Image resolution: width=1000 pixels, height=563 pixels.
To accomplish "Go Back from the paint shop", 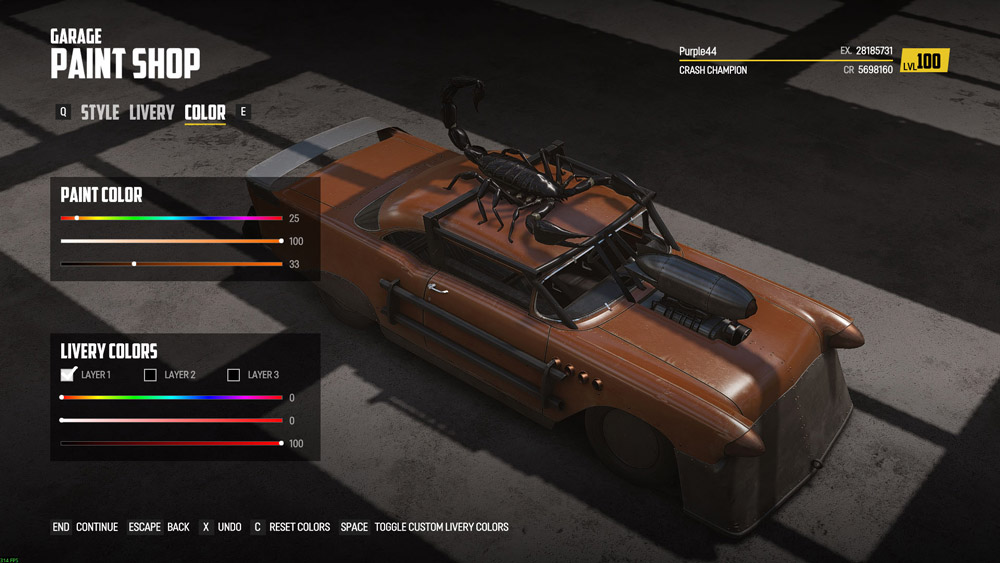I will pos(160,527).
